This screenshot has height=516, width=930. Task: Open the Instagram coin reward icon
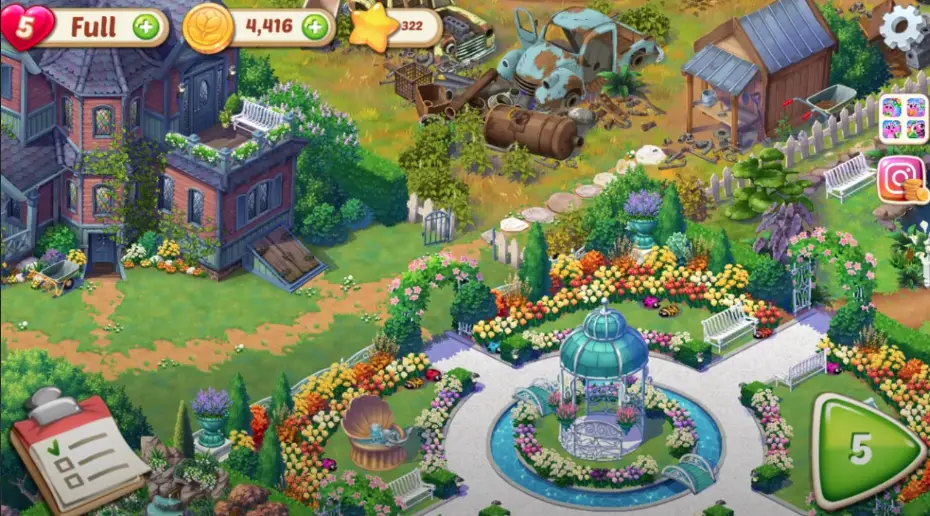click(x=901, y=182)
